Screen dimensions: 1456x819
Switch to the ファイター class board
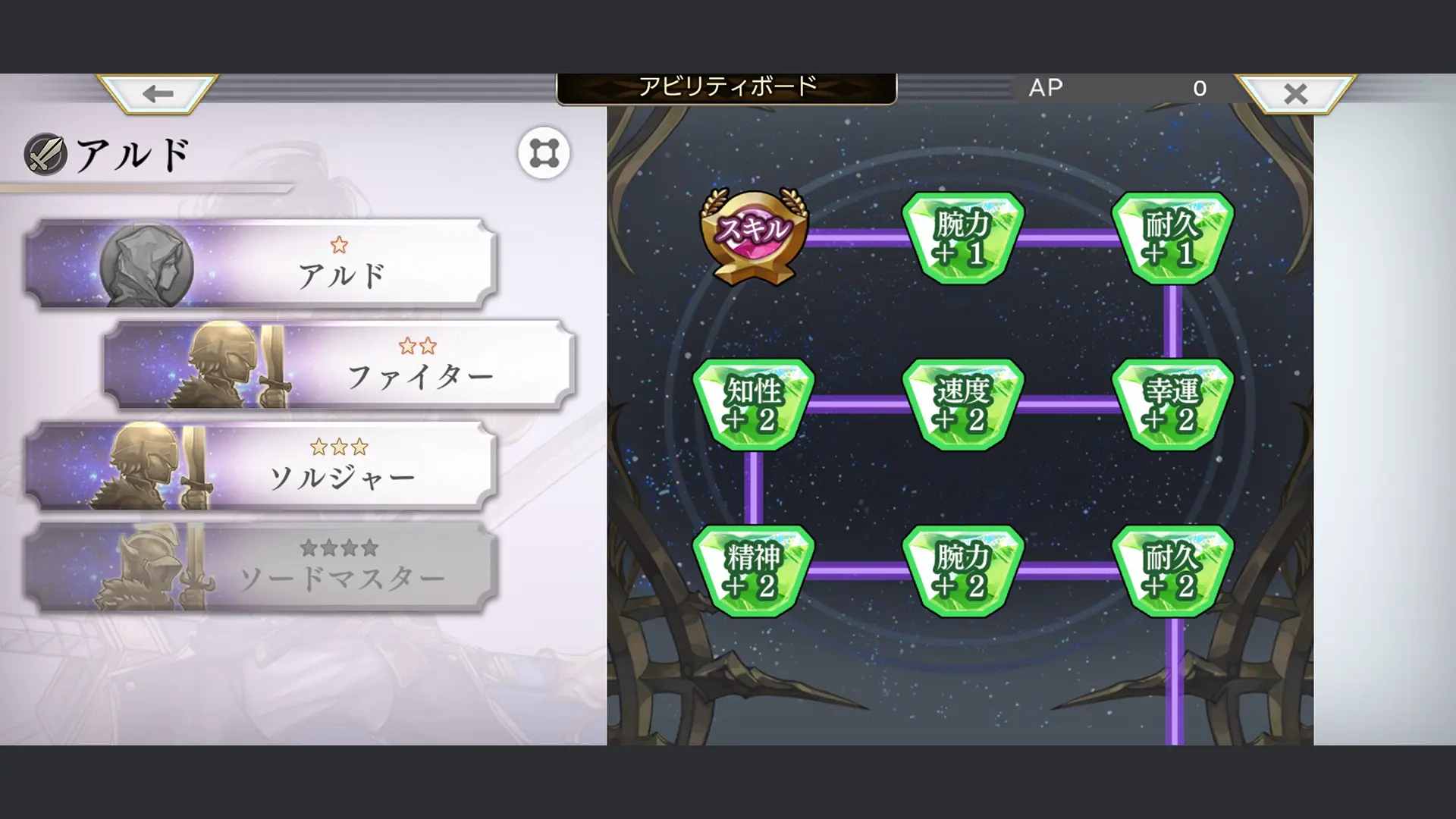341,364
